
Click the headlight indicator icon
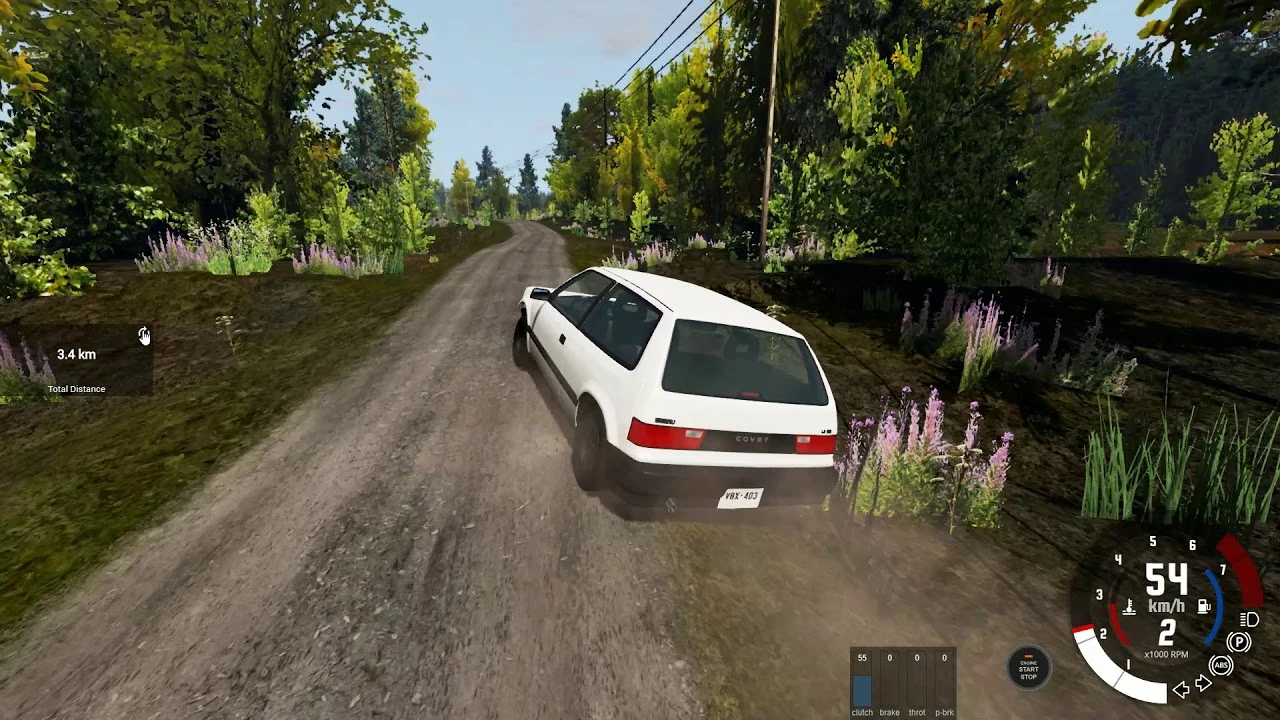coord(1247,621)
